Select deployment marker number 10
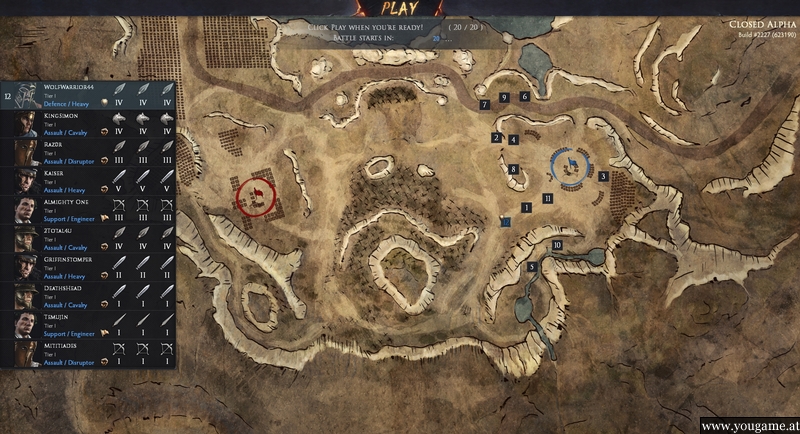The image size is (800, 434). click(x=557, y=245)
